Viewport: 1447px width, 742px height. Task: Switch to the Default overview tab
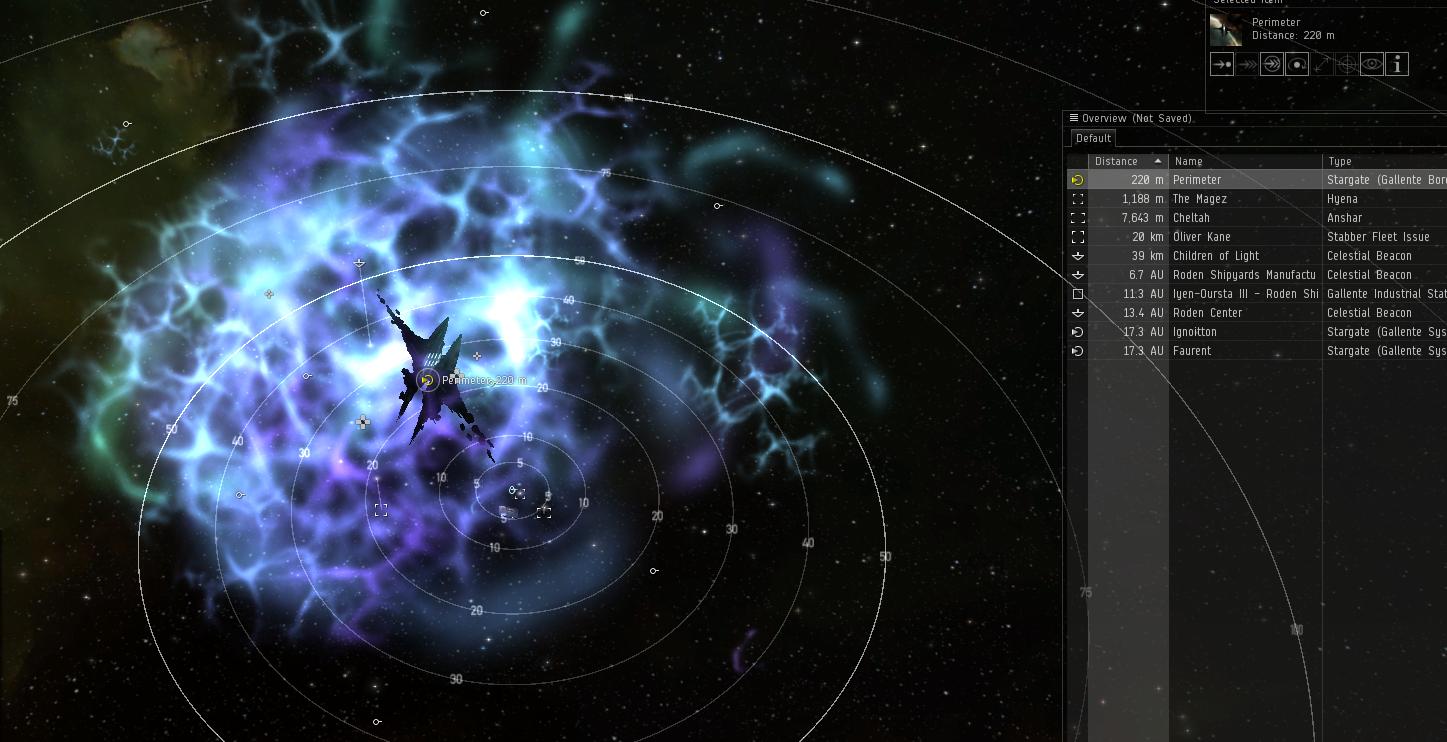[x=1093, y=139]
